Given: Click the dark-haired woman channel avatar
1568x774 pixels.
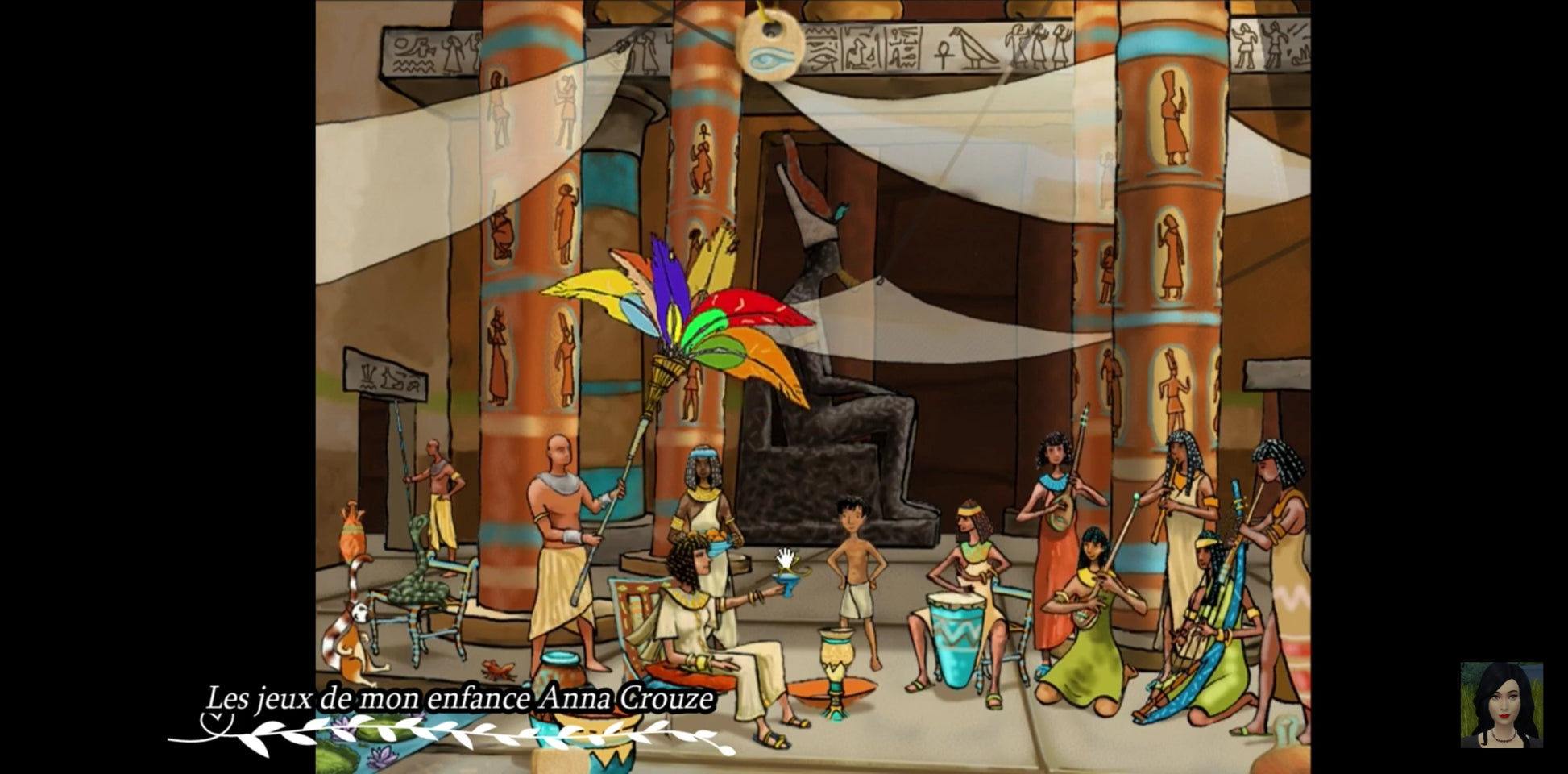Looking at the screenshot, I should tap(1501, 705).
